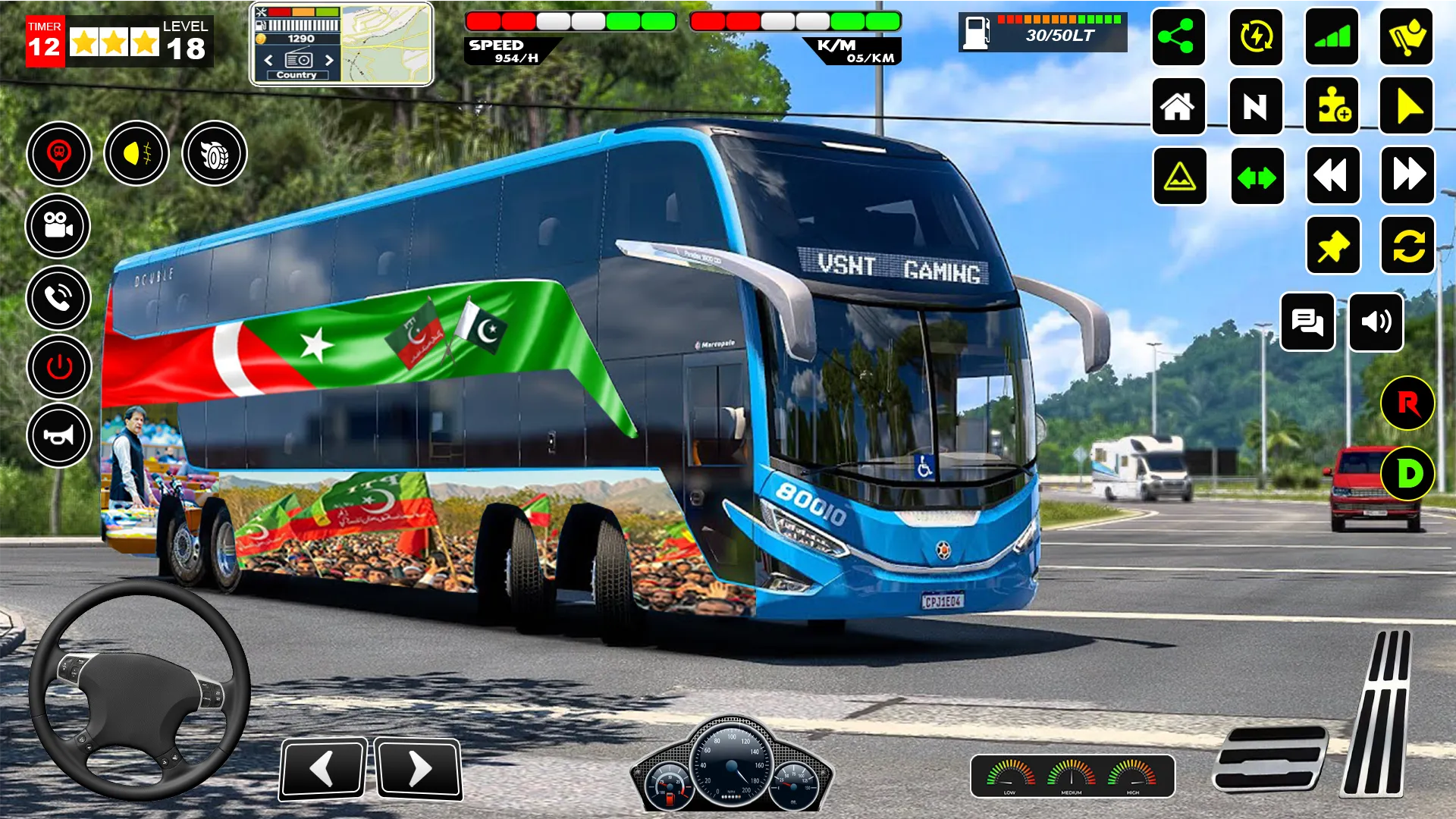Open the minimap
Image resolution: width=1456 pixels, height=819 pixels.
[386, 44]
